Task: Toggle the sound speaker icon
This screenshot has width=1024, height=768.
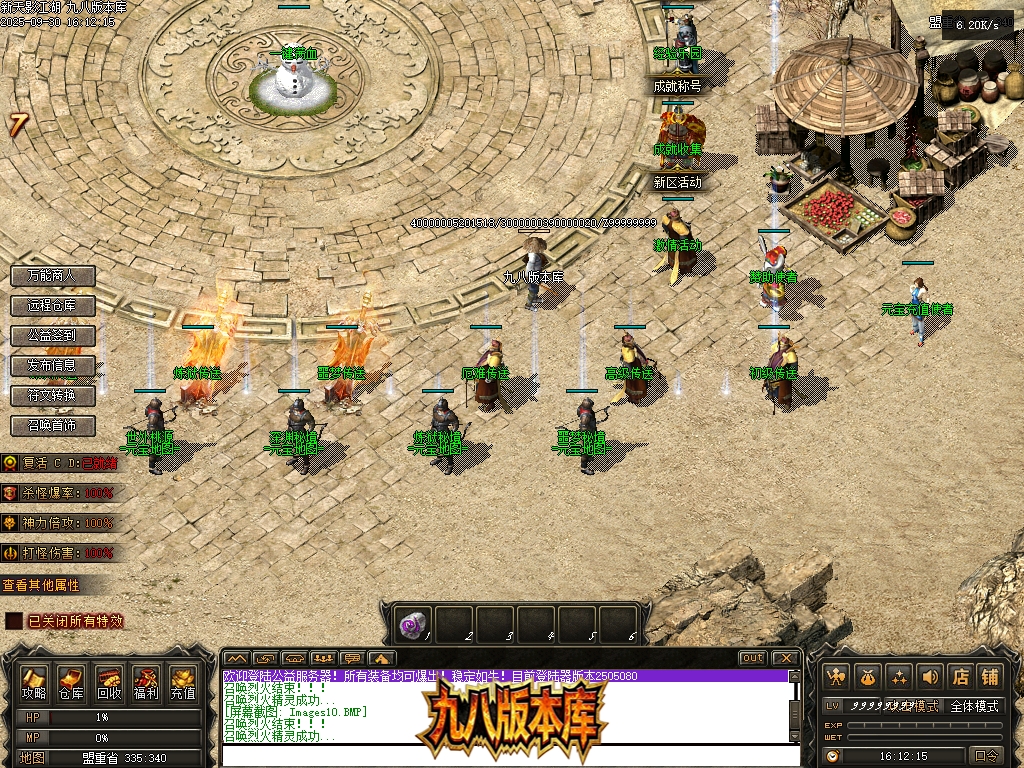Action: 930,677
